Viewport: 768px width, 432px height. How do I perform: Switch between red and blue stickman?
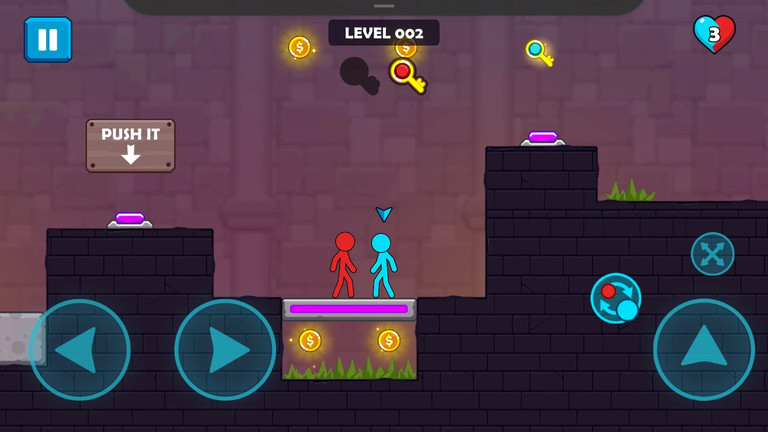pos(616,298)
